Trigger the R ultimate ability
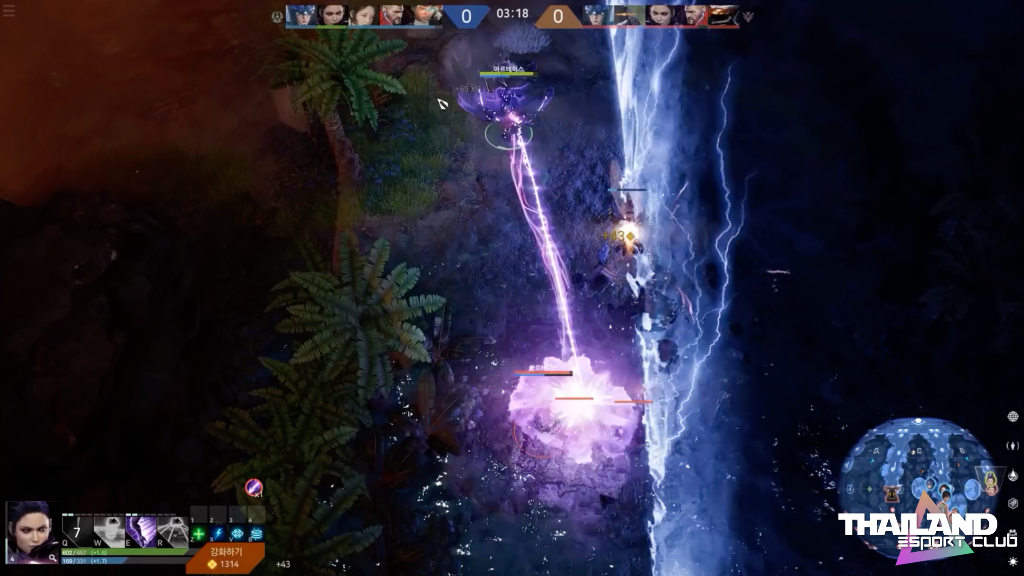The image size is (1024, 576). [172, 530]
